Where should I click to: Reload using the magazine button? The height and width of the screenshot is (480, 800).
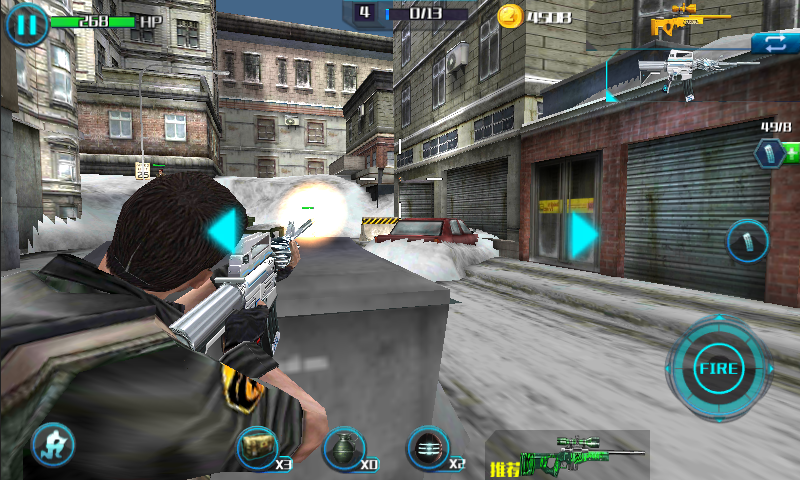pyautogui.click(x=747, y=241)
